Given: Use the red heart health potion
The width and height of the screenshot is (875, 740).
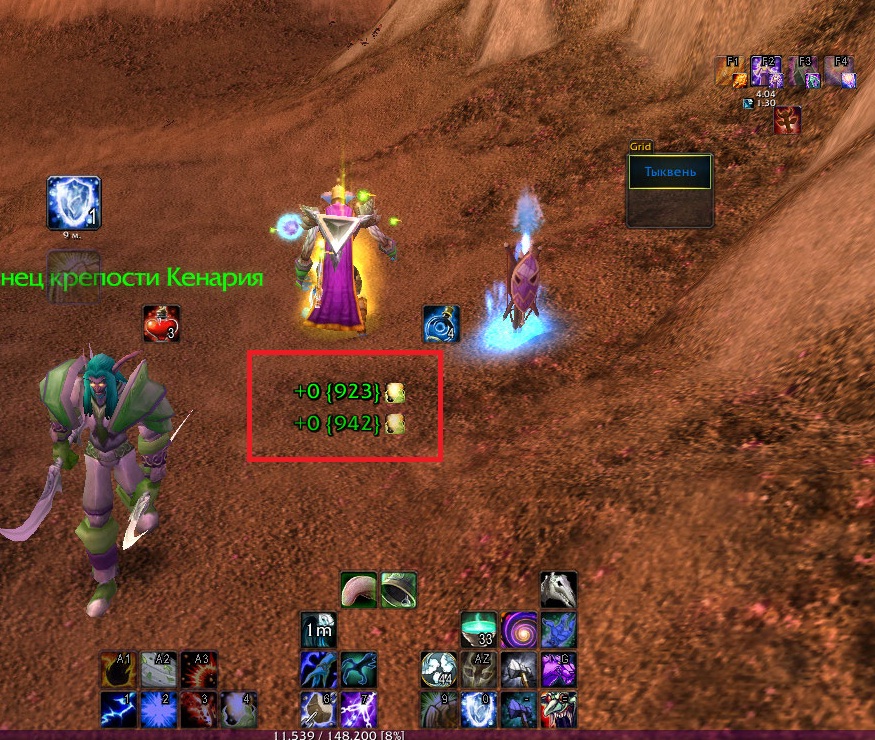Looking at the screenshot, I should click(161, 324).
